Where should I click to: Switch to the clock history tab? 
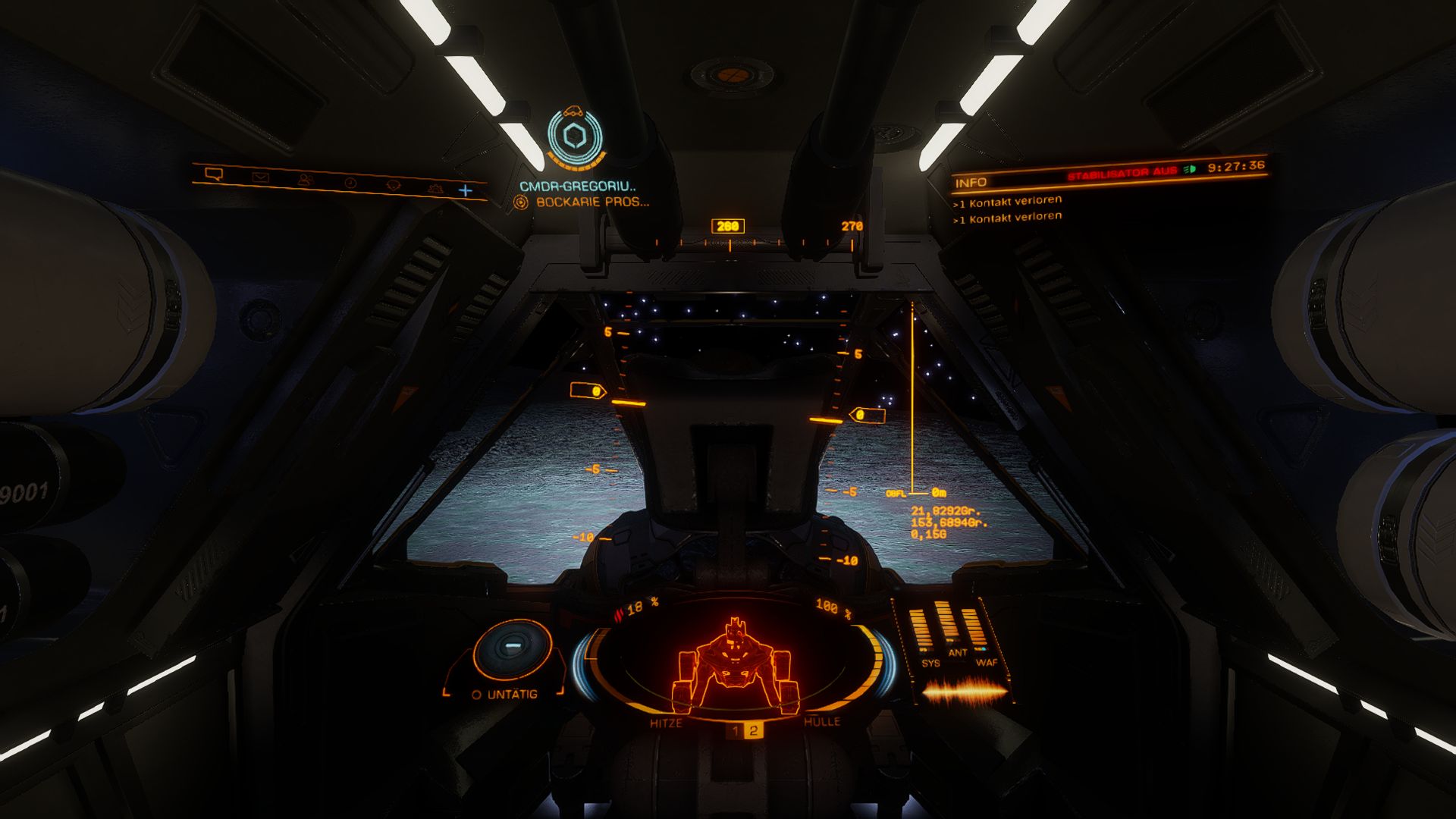pyautogui.click(x=350, y=183)
